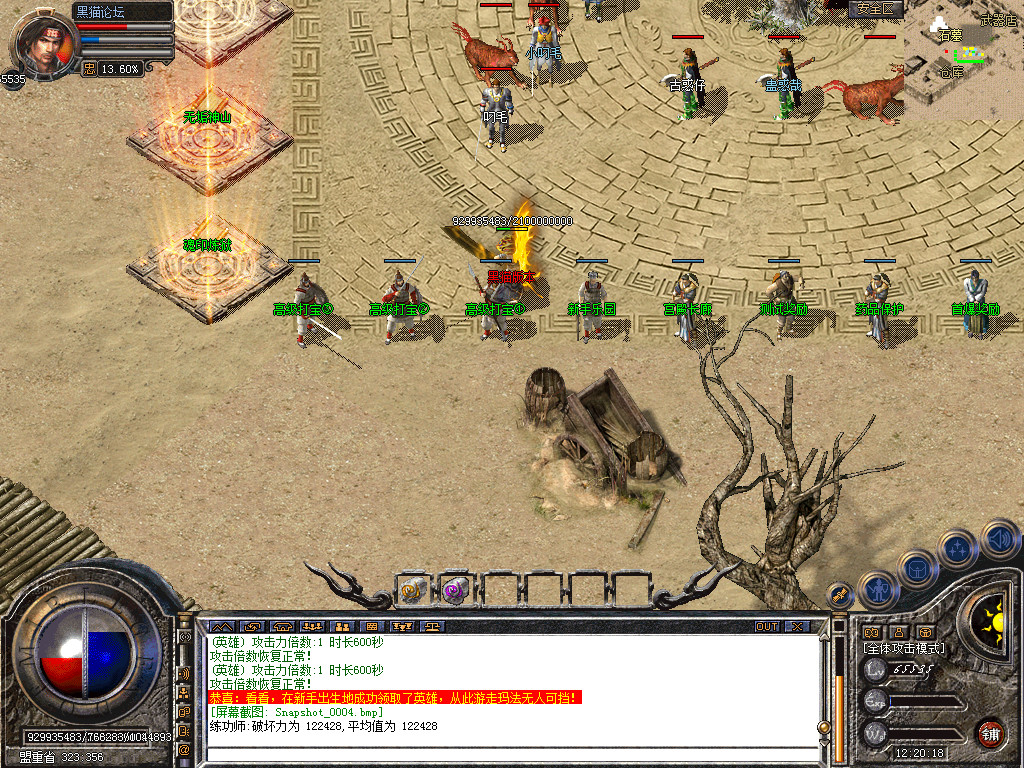Open the red shop button marked 铺
Screen dimensions: 1024x768
[x=990, y=733]
